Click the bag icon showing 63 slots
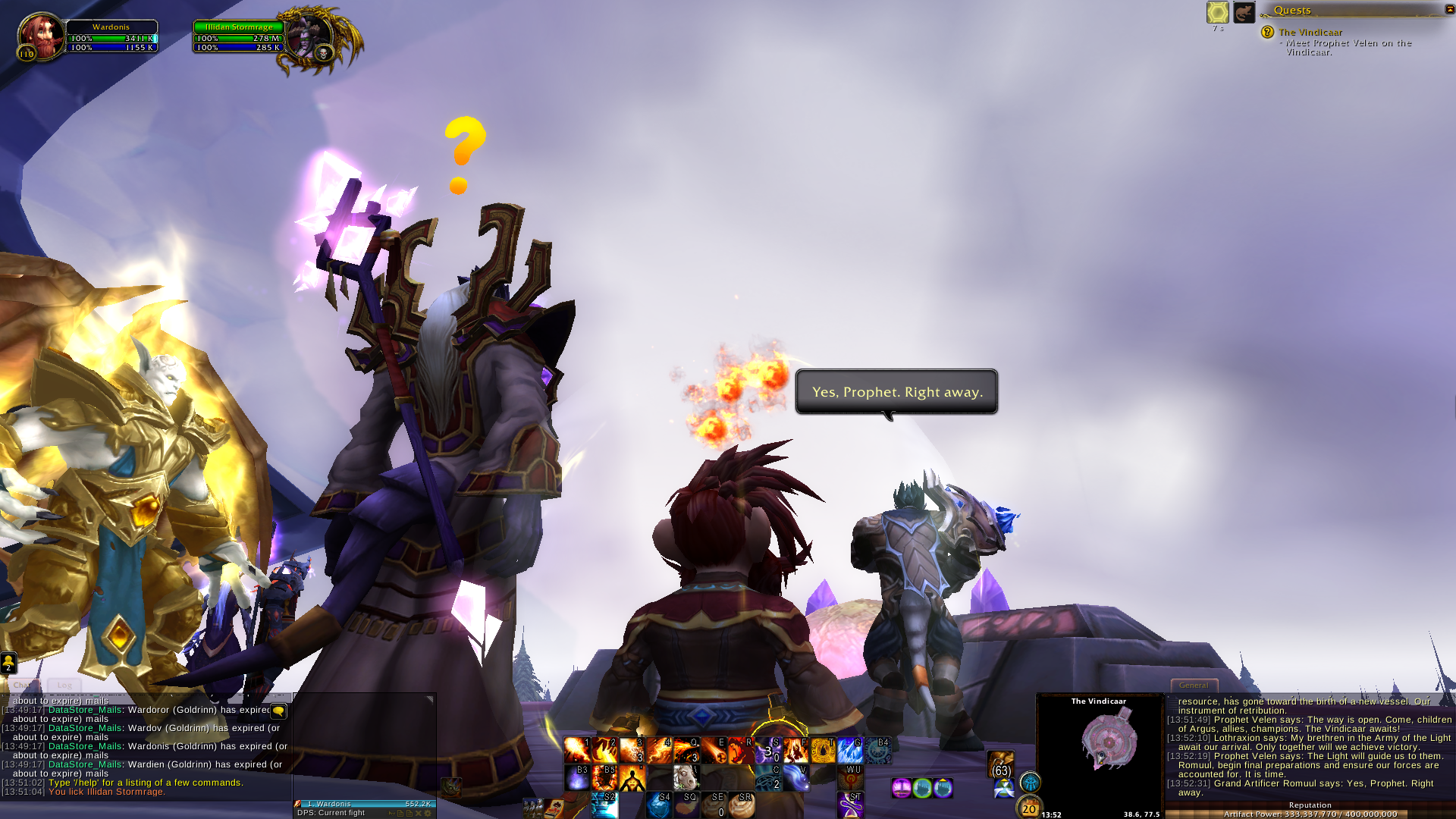This screenshot has height=819, width=1456. coord(1001,764)
